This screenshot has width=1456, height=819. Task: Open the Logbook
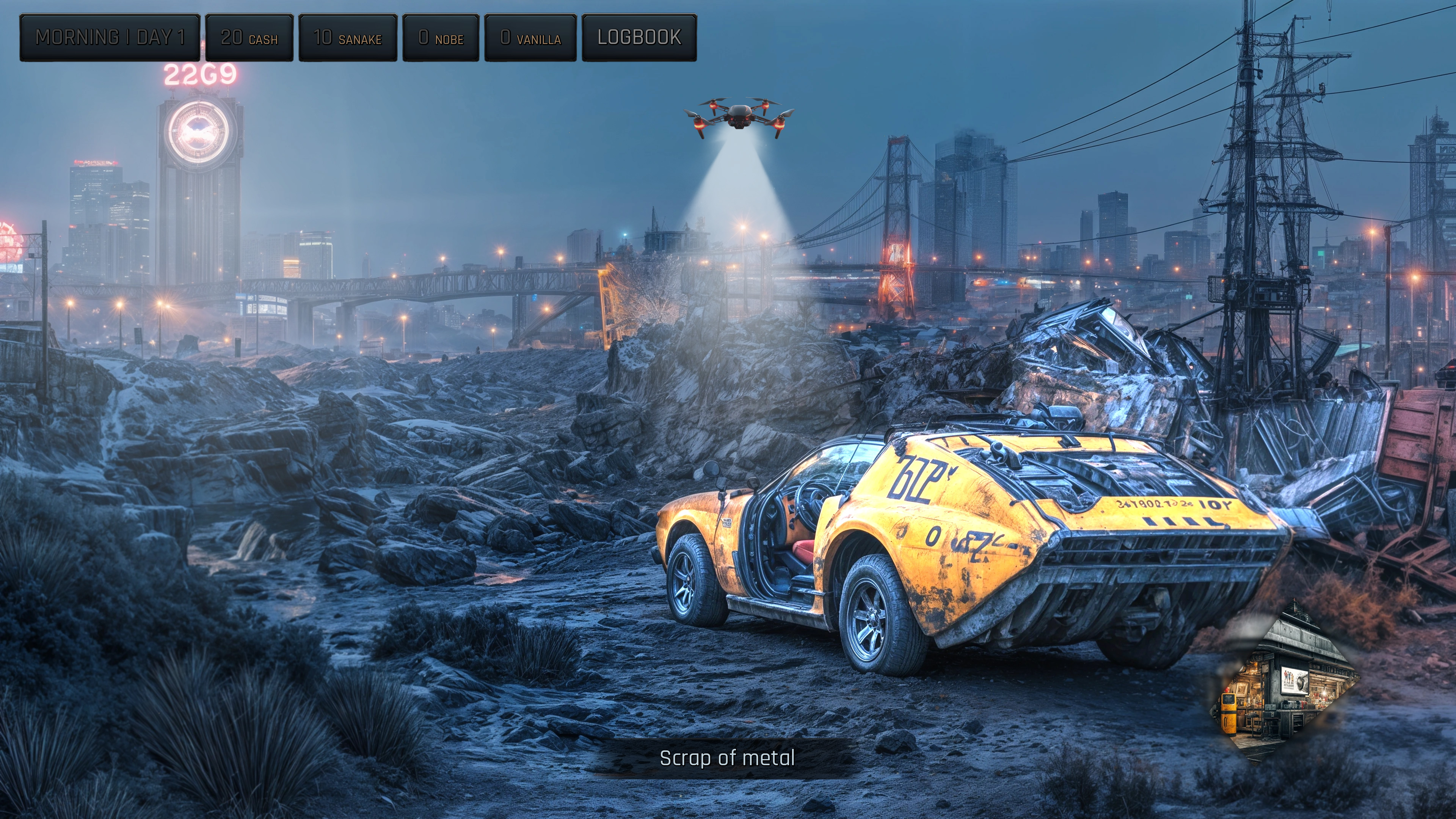[639, 38]
